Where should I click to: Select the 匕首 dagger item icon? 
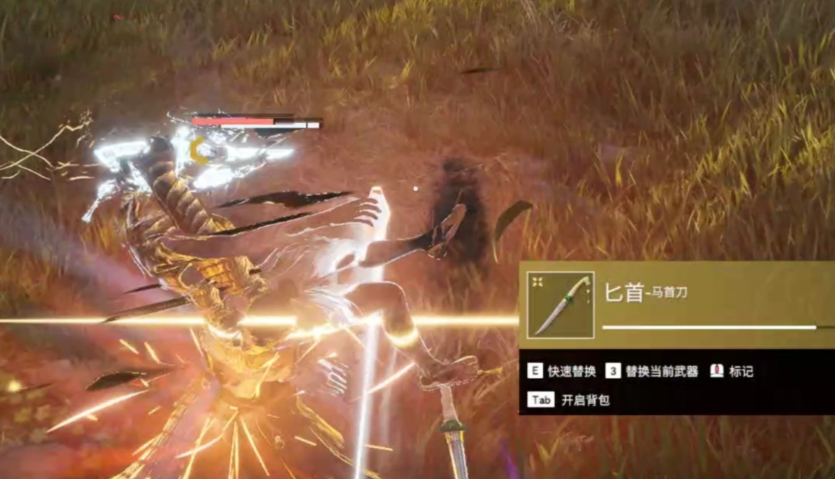pos(560,305)
